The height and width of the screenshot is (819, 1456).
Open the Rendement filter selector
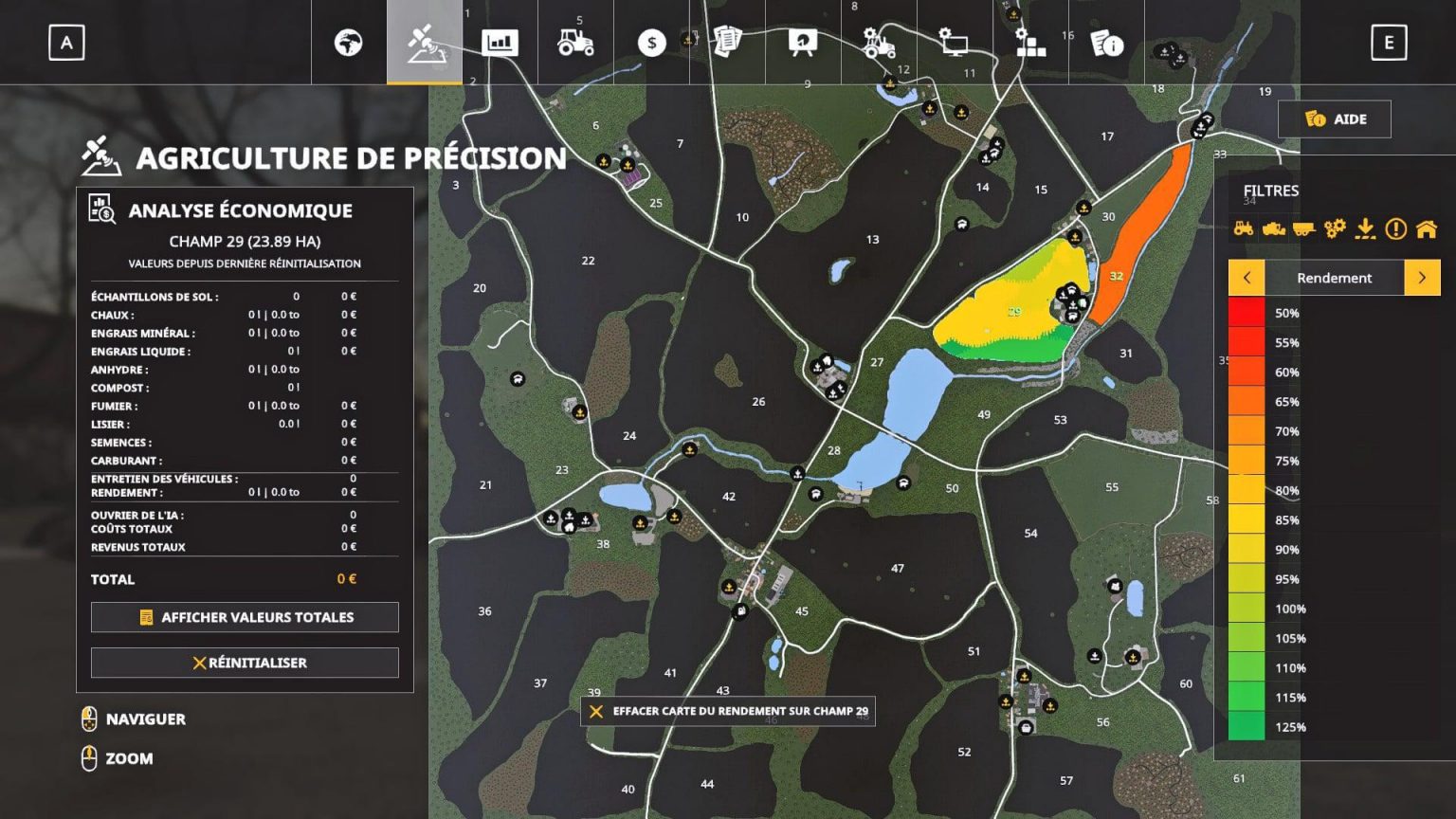1334,278
